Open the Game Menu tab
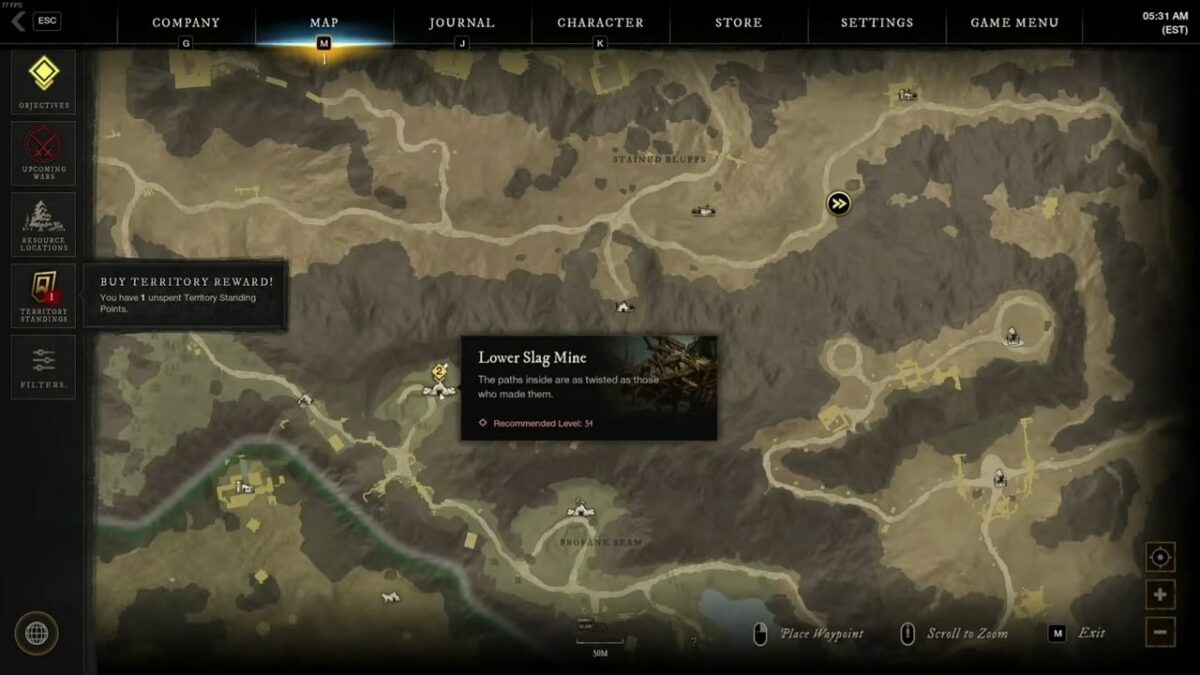 1014,22
